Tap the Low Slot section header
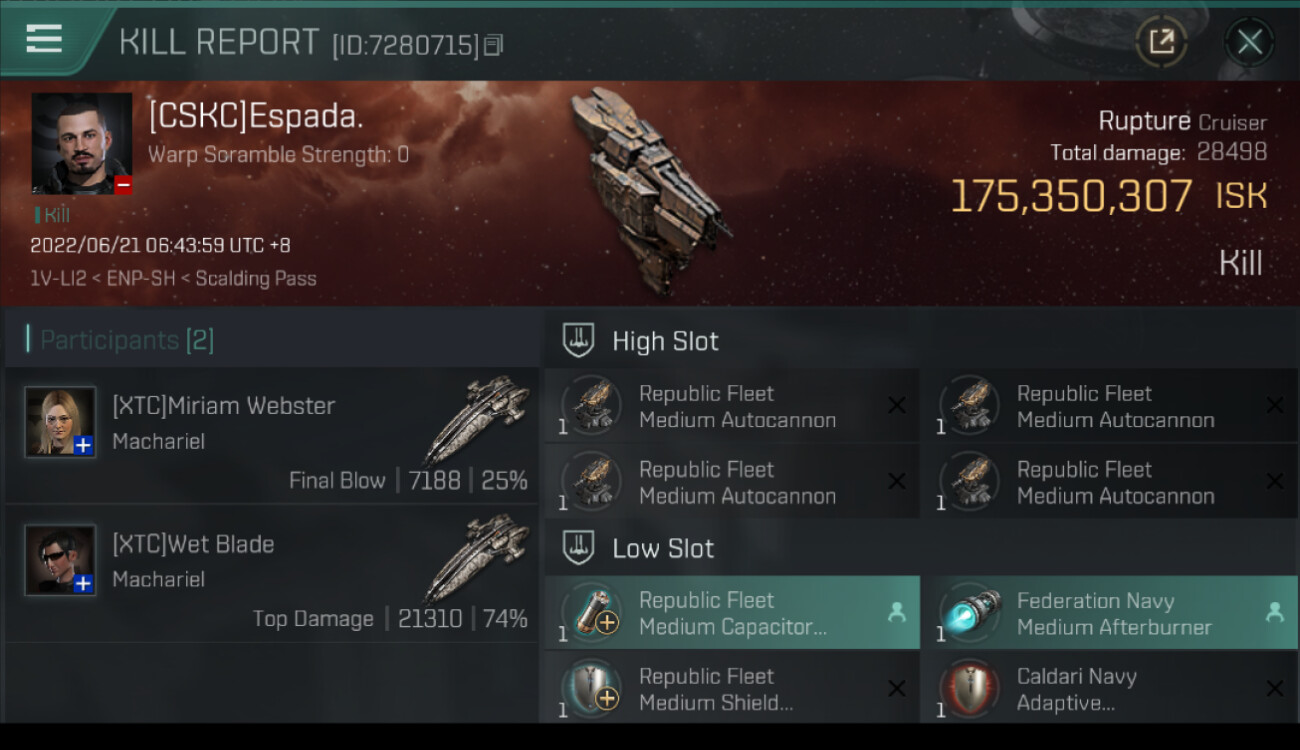 (663, 548)
